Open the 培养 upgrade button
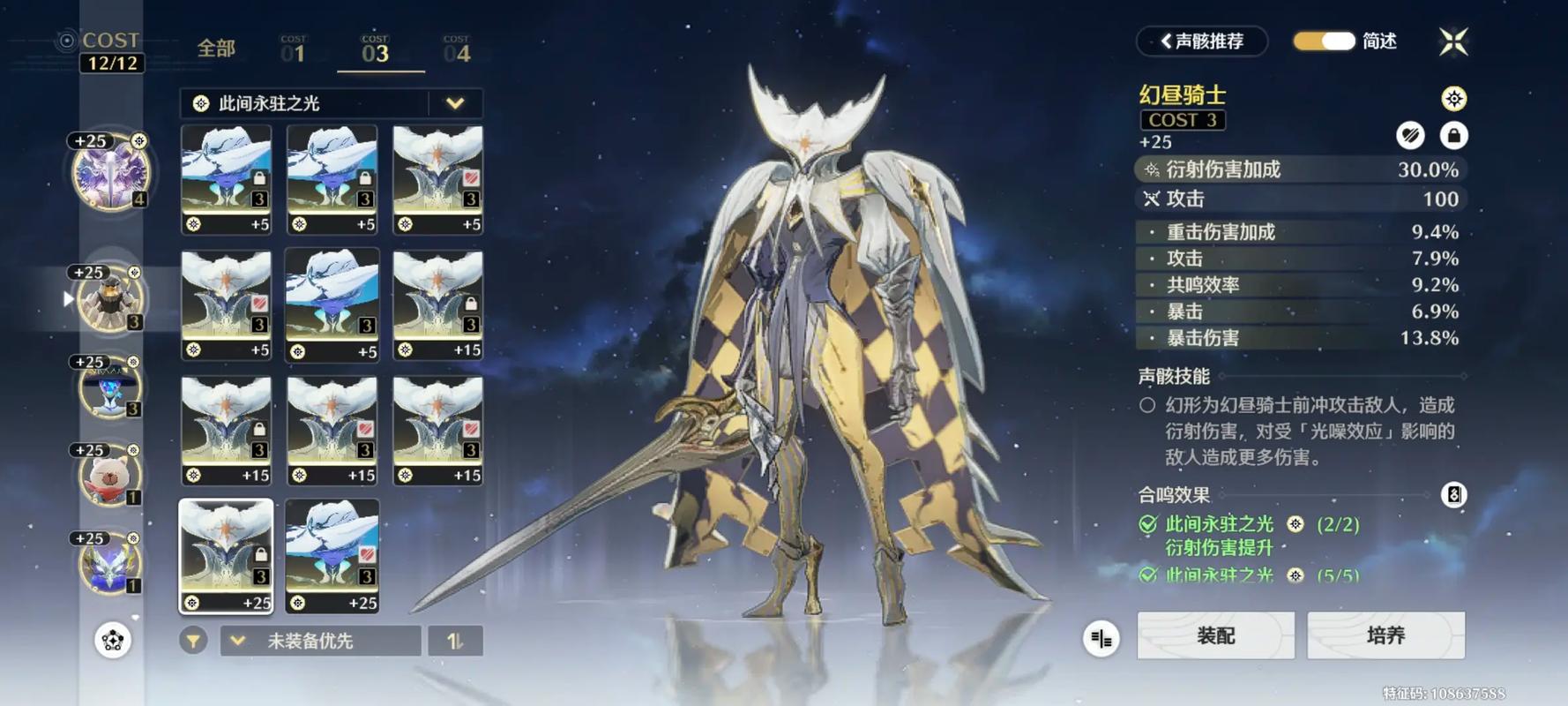Screen dimensions: 1568x706 [x=1385, y=635]
